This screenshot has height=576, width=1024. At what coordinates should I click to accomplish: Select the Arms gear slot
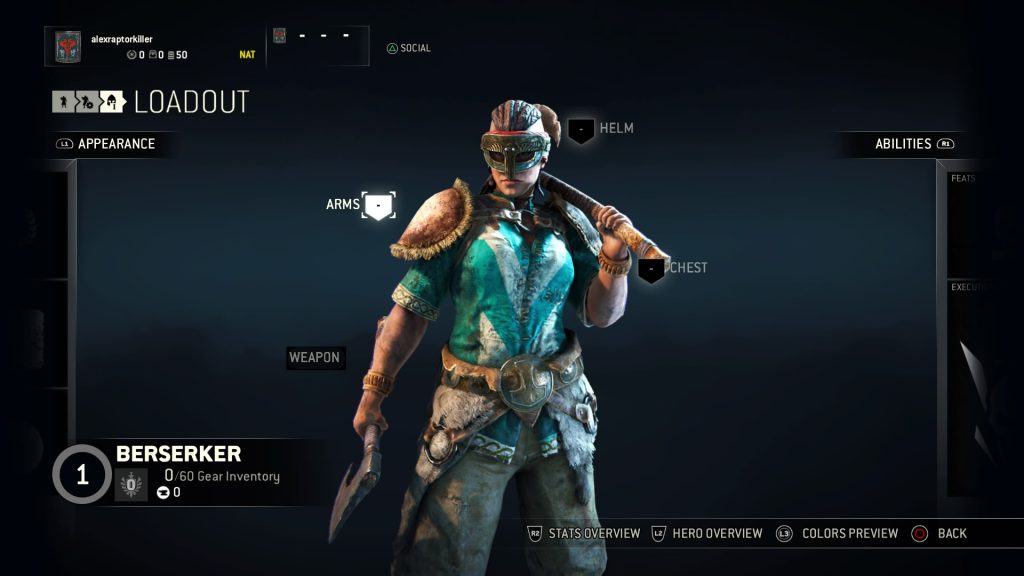tap(378, 206)
